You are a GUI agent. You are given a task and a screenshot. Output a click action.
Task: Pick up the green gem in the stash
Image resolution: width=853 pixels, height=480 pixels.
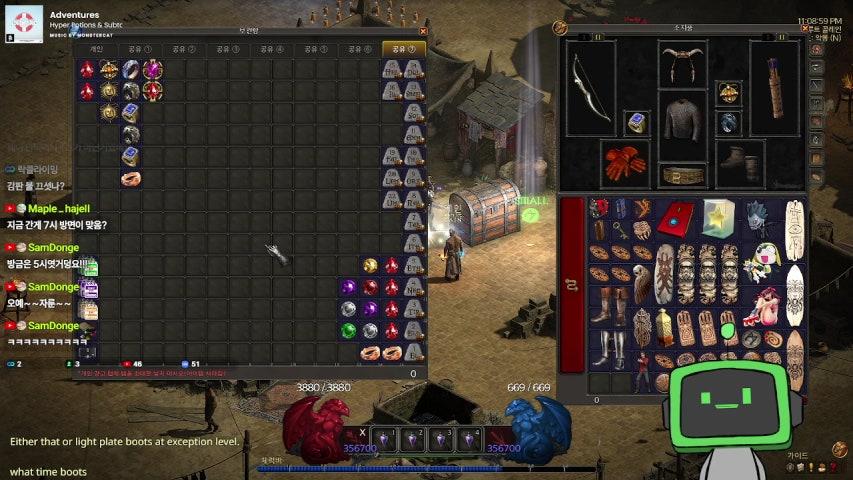348,330
